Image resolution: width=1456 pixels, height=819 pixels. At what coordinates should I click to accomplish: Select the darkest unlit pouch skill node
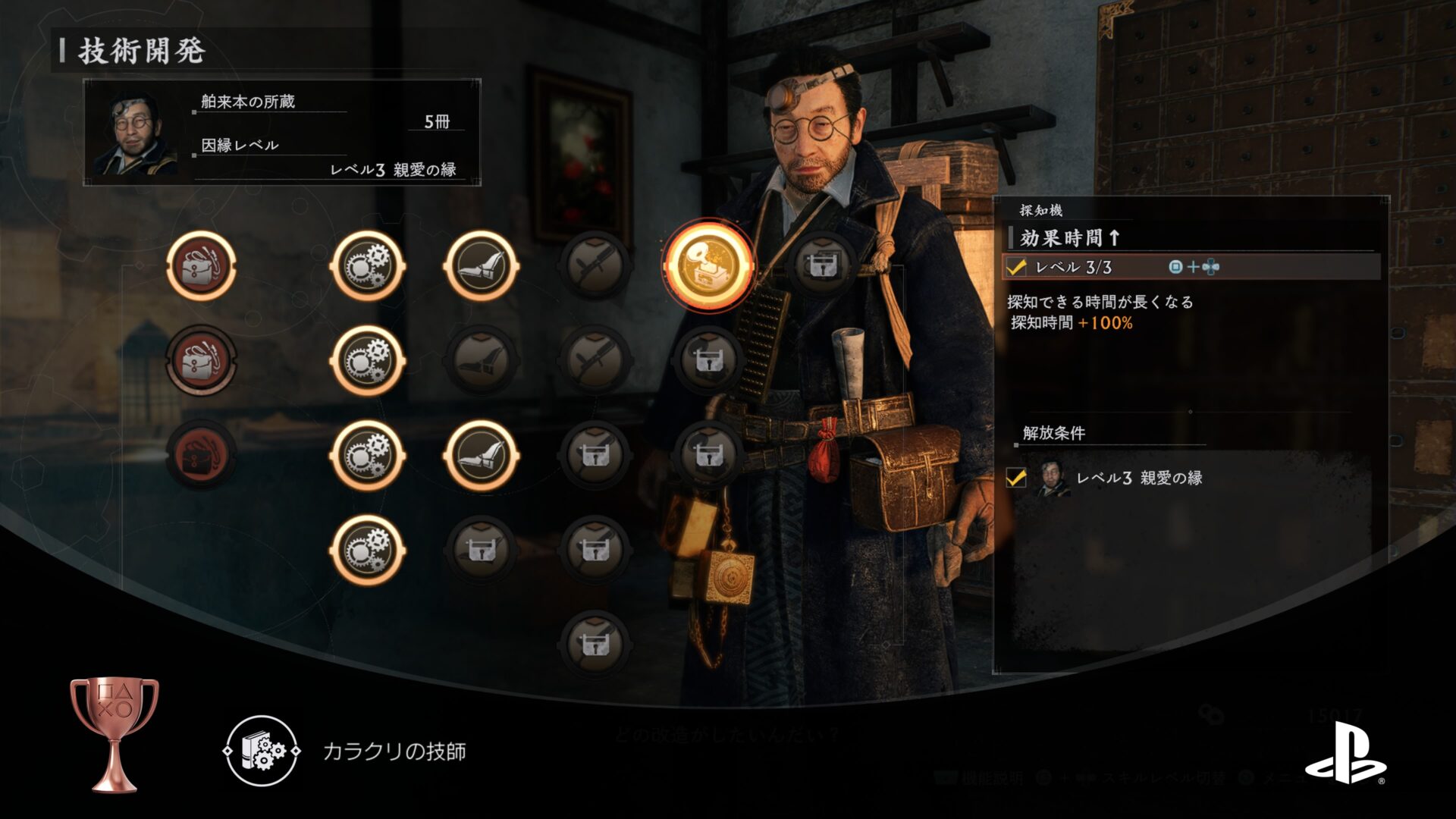click(x=201, y=455)
